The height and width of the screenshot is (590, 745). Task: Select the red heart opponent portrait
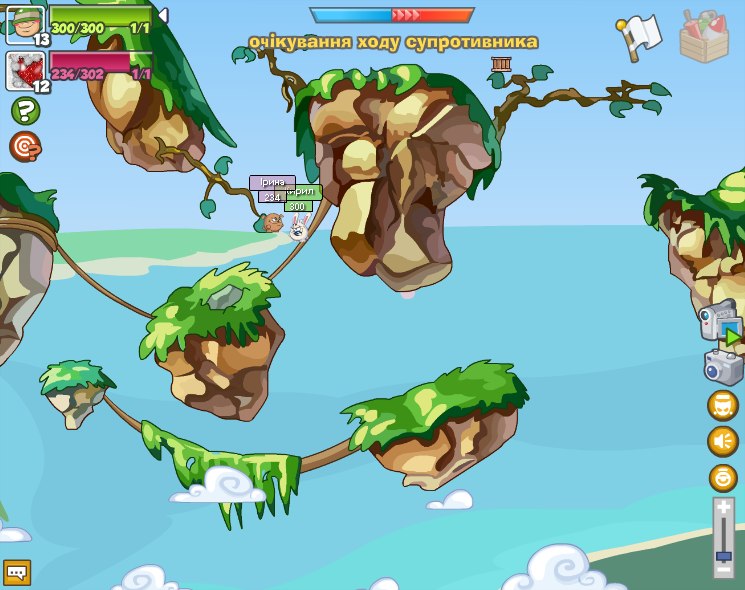[x=24, y=70]
